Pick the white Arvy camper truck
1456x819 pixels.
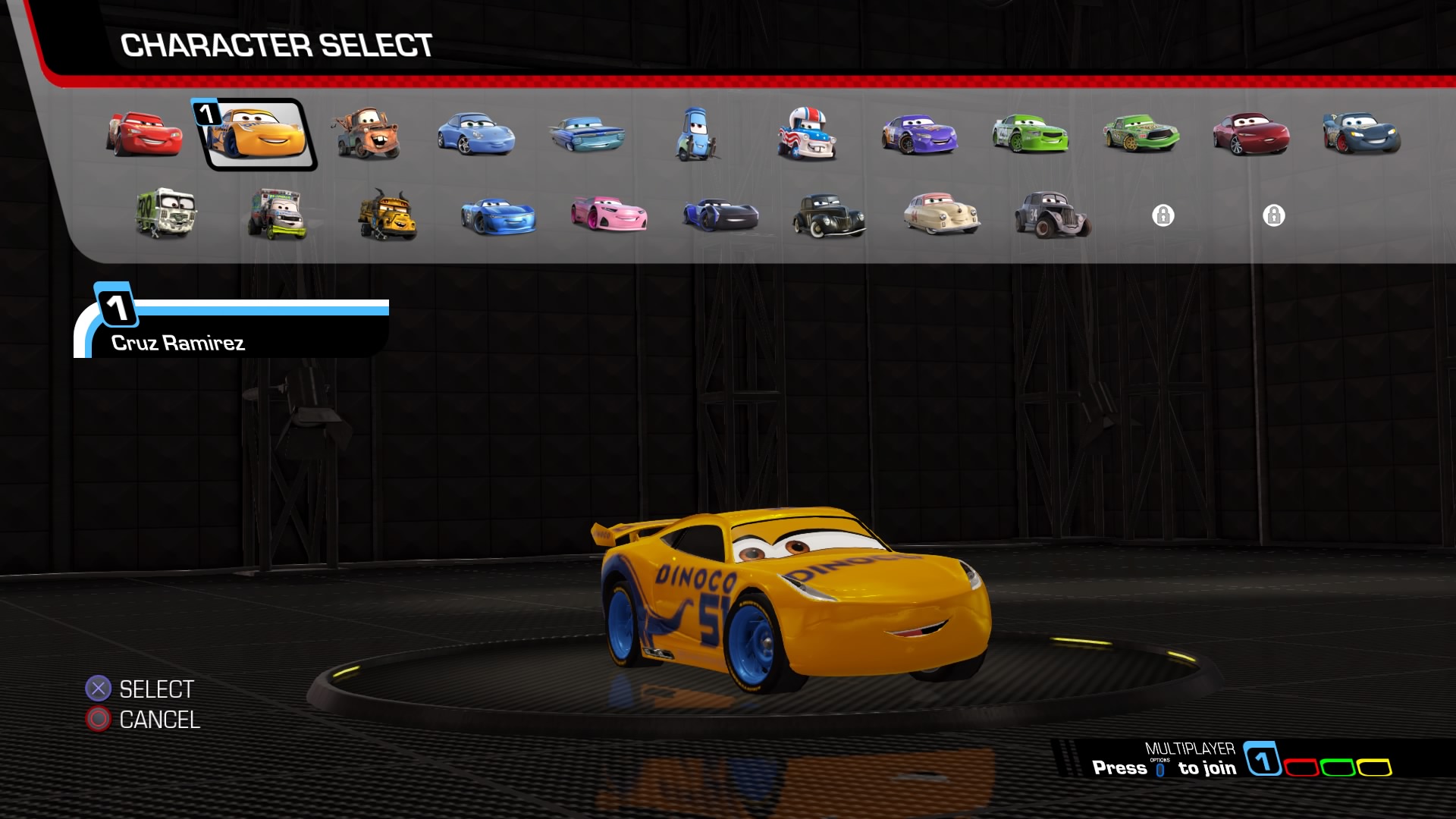(x=167, y=214)
